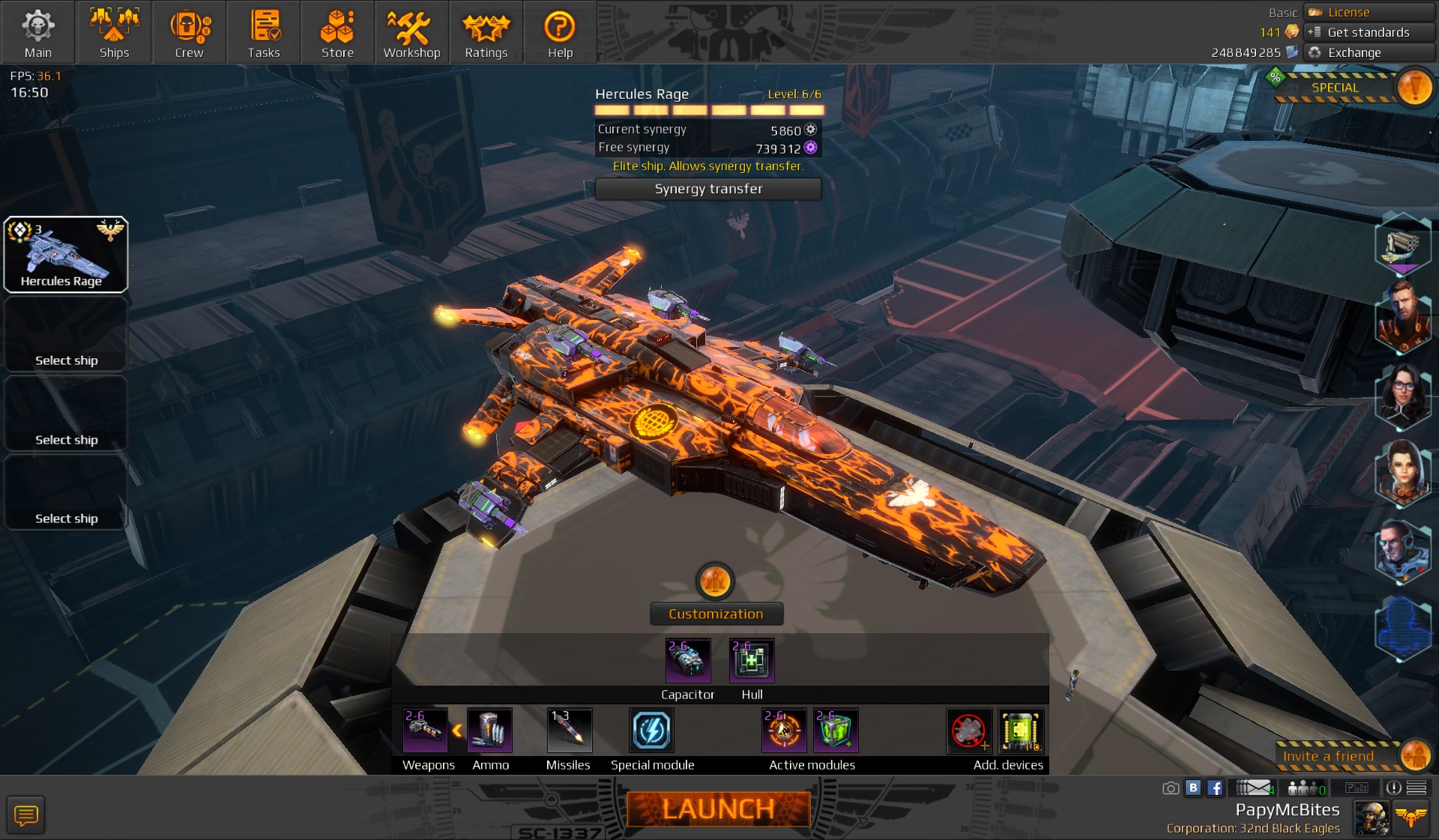Click the Synergy transfer button
Viewport: 1439px width, 840px height.
tap(708, 189)
